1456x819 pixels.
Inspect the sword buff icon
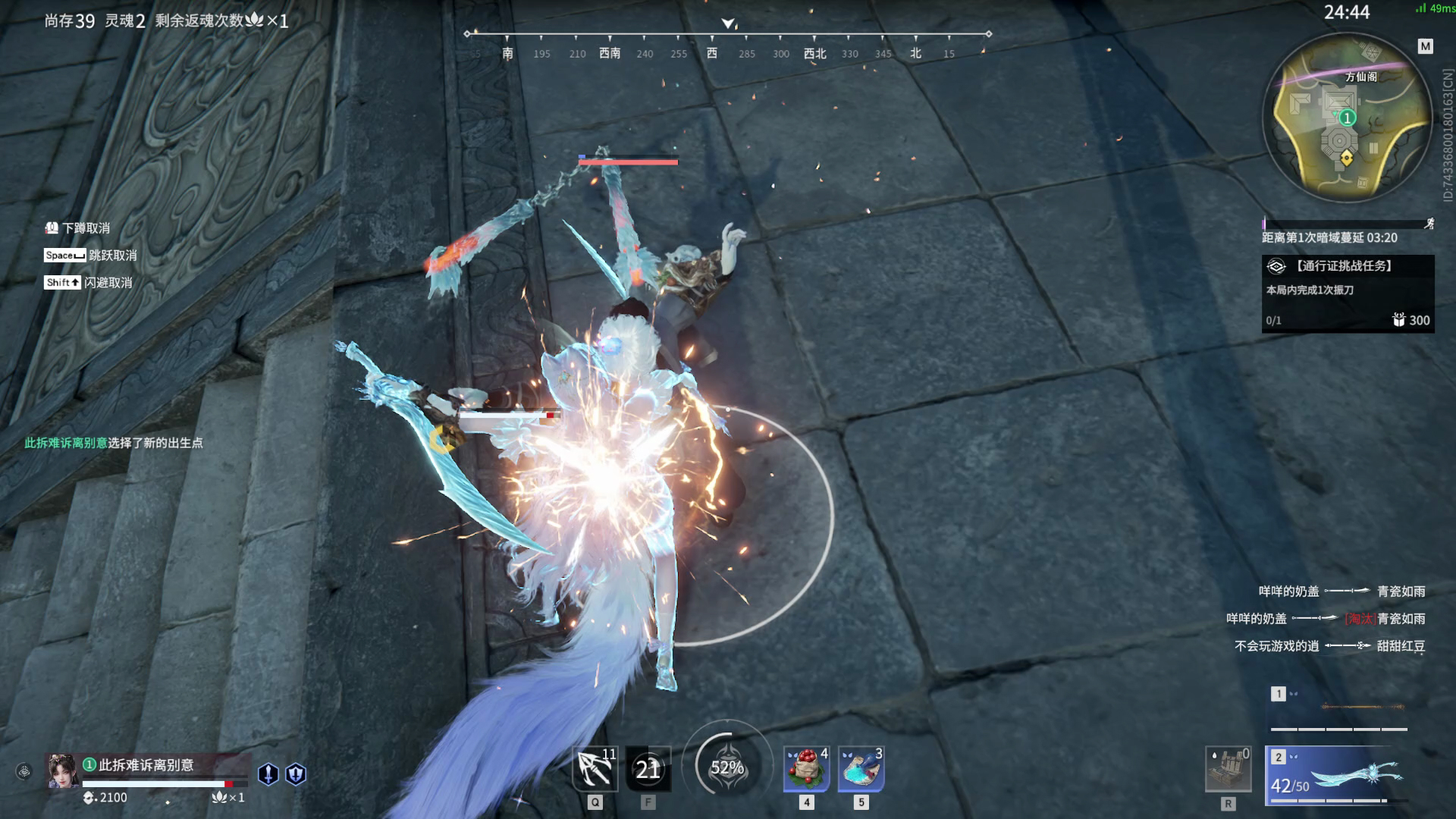click(x=268, y=773)
